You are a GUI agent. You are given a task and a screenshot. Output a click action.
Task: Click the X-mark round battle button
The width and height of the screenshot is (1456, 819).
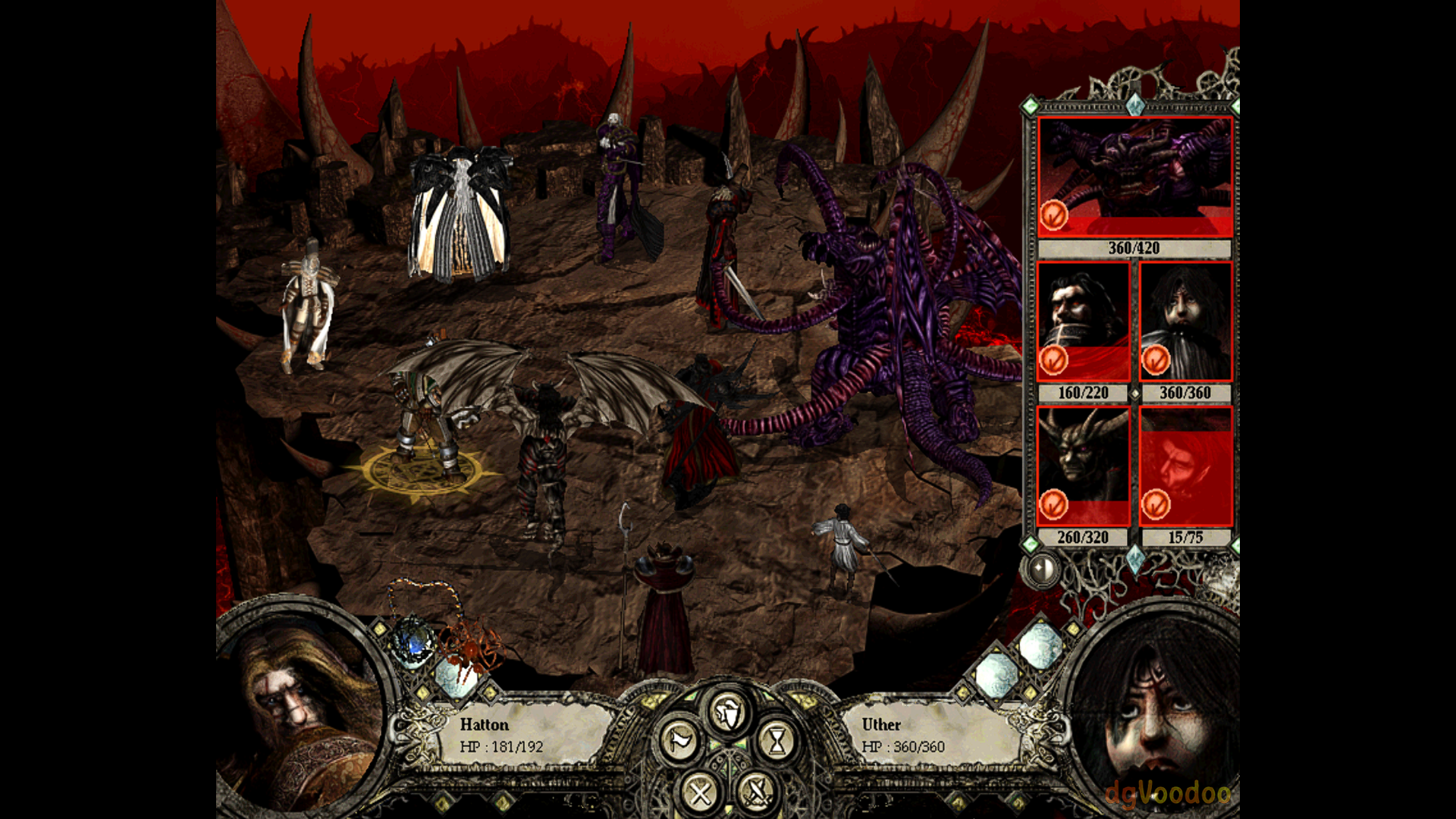point(699,793)
